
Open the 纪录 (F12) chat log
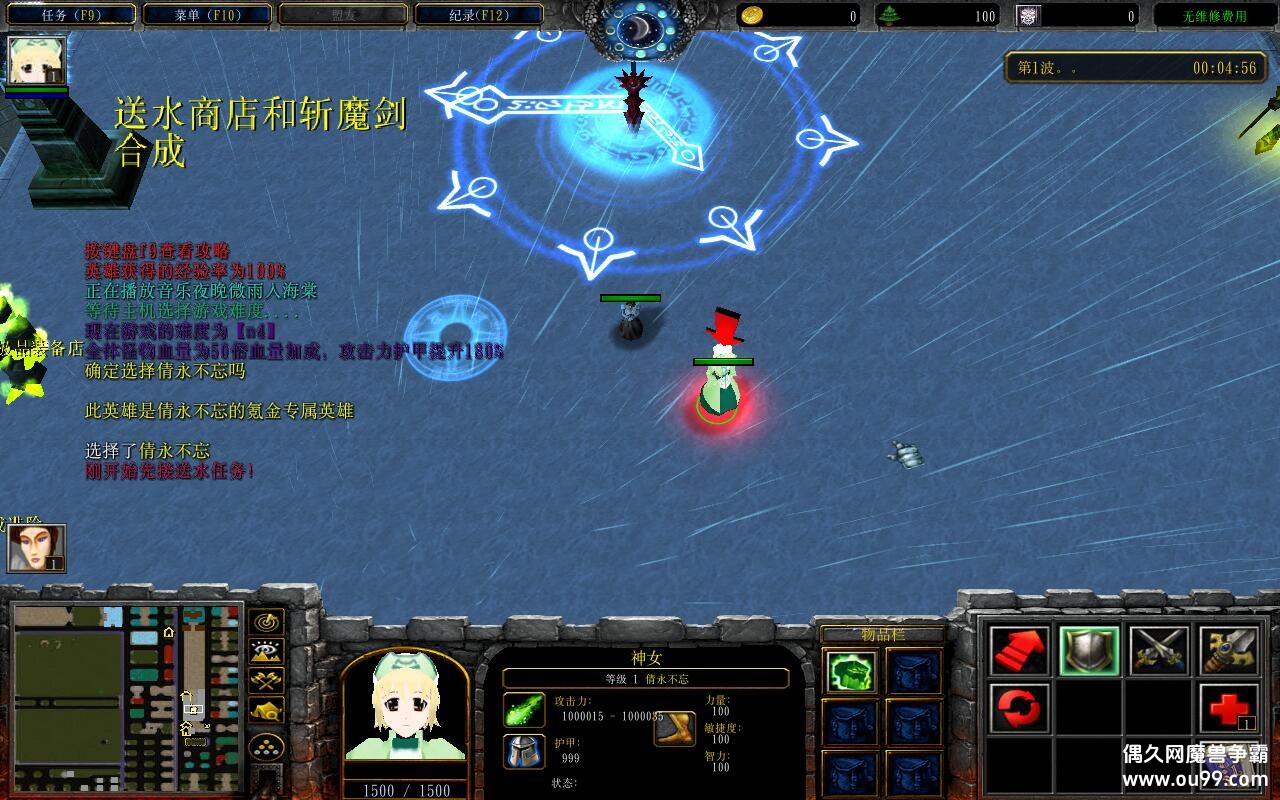[x=479, y=15]
